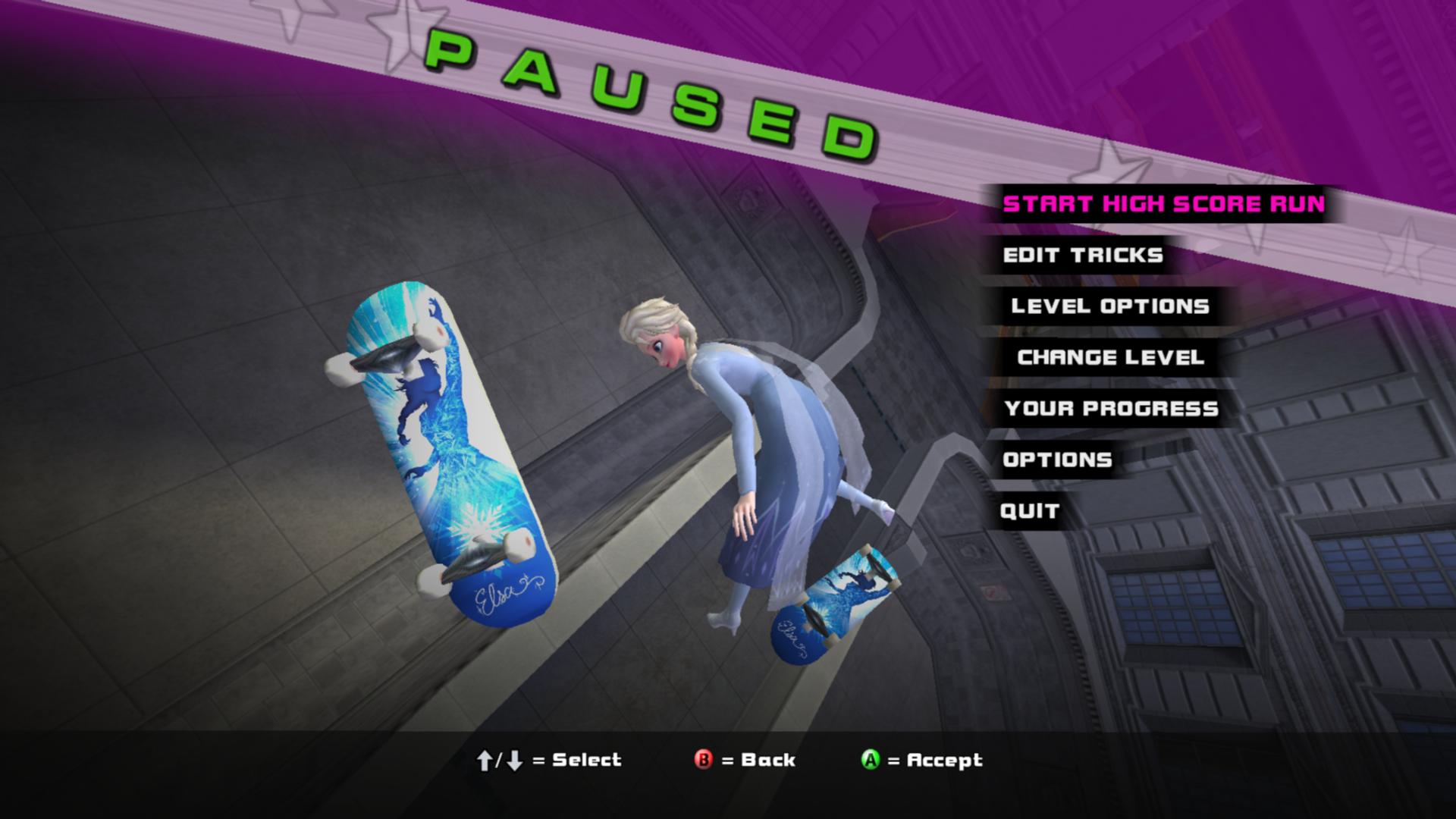Open the Edit Tricks menu
Screen dimensions: 1456x819
[1082, 256]
